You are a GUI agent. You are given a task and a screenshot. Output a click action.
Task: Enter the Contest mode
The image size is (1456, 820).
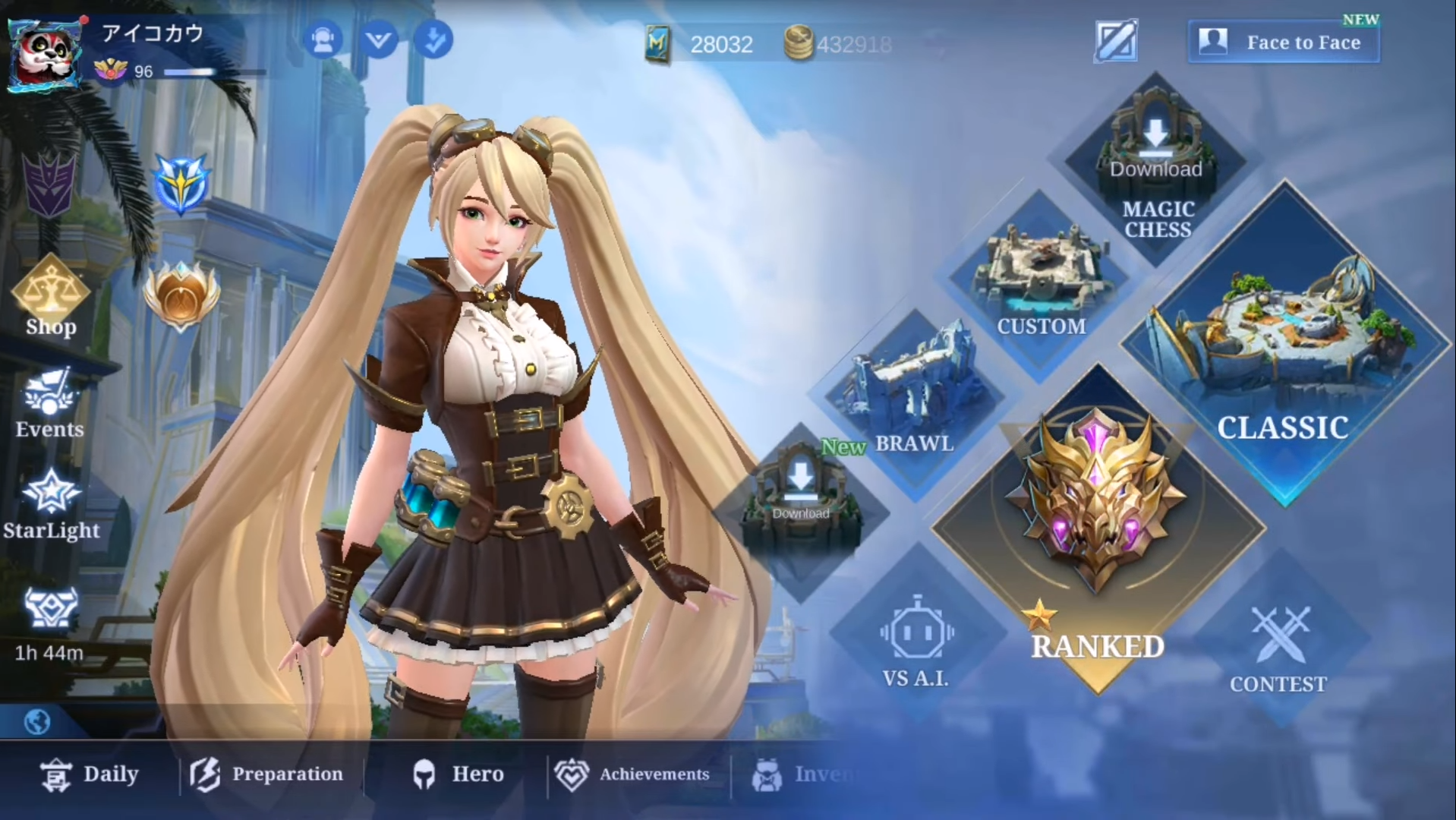tap(1279, 649)
